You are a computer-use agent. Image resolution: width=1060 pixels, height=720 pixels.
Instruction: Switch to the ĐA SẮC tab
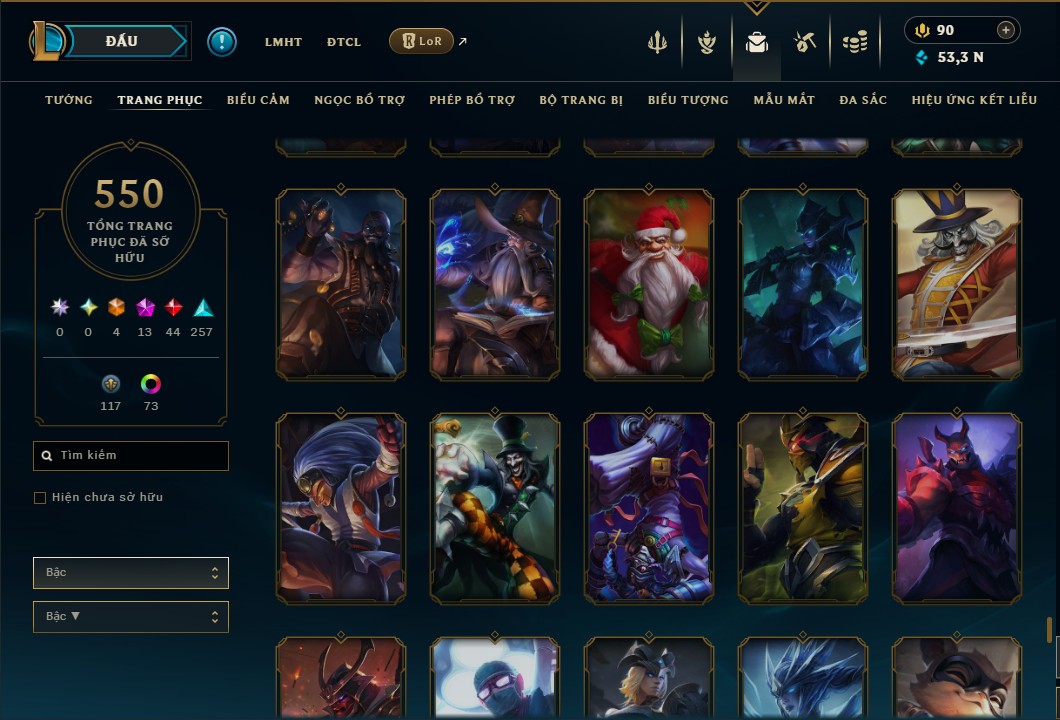[863, 100]
